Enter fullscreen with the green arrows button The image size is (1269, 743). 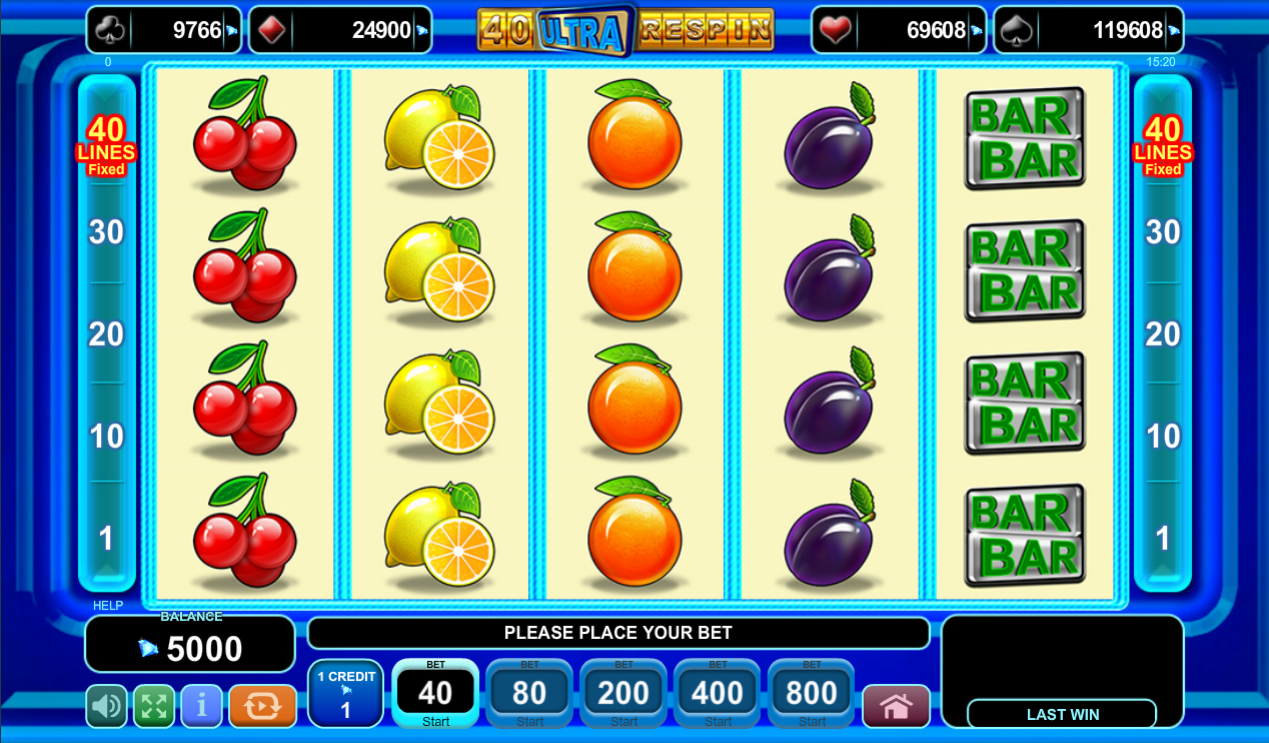point(154,706)
